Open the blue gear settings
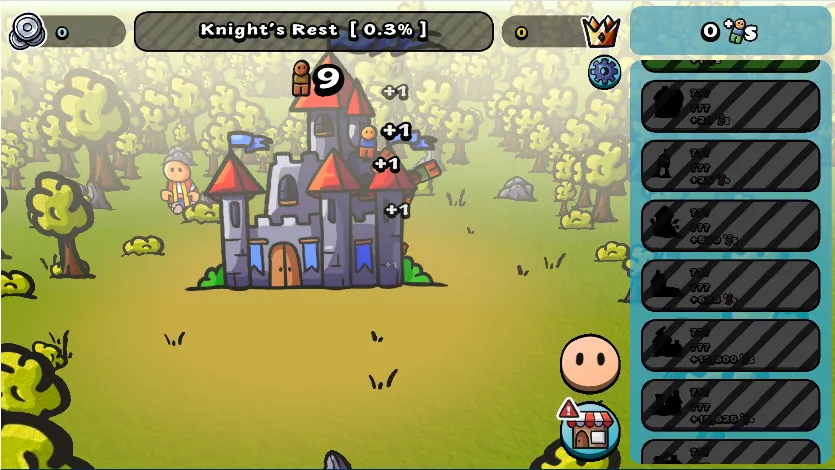This screenshot has height=470, width=835. 604,72
